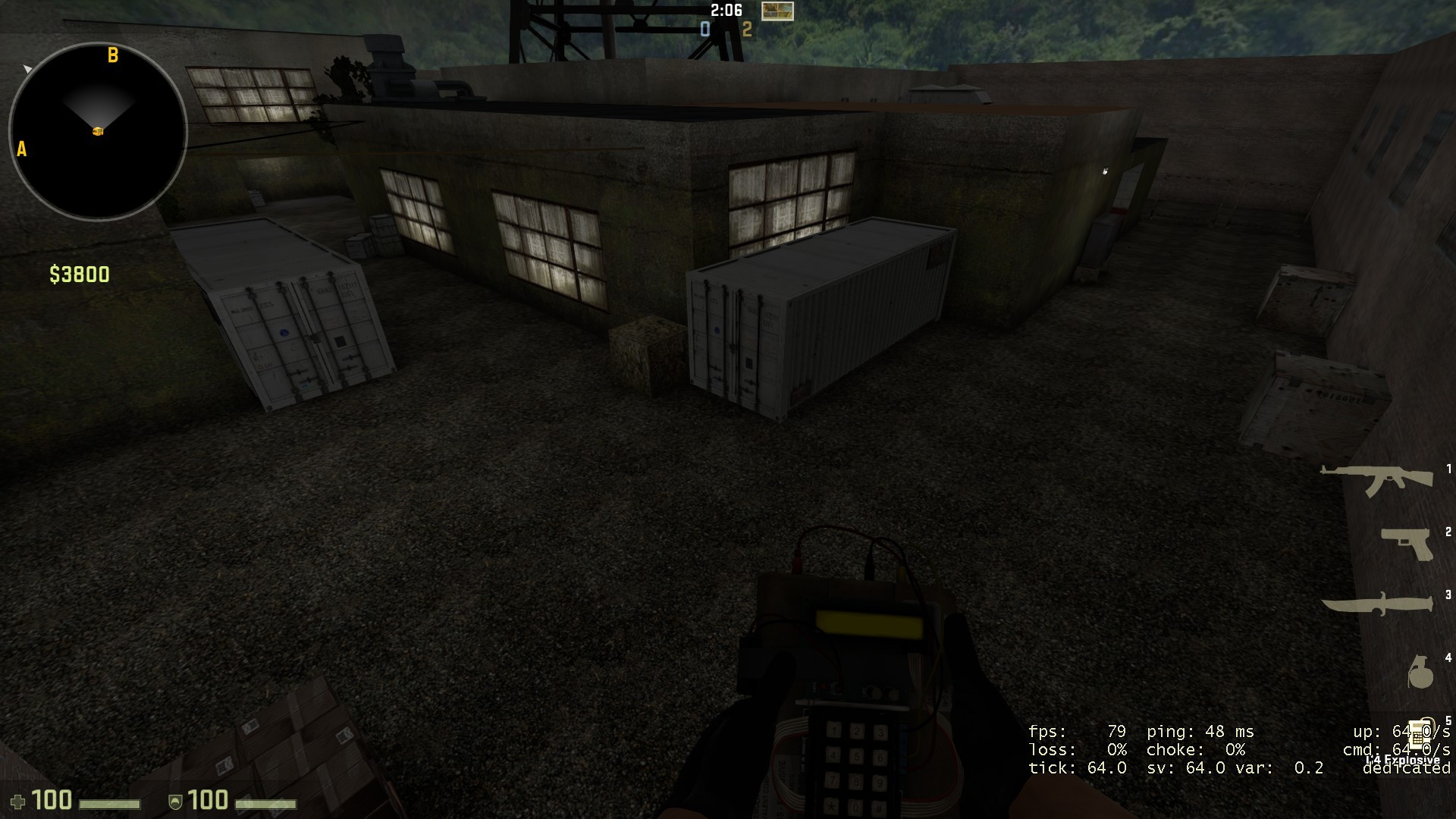Click the money display showing $3800
This screenshot has width=1456, height=819.
[78, 275]
